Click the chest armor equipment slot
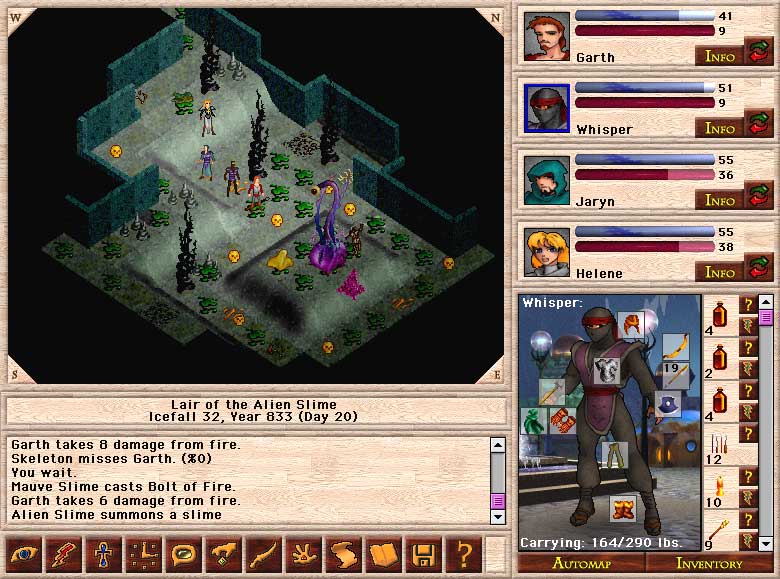 coord(607,370)
